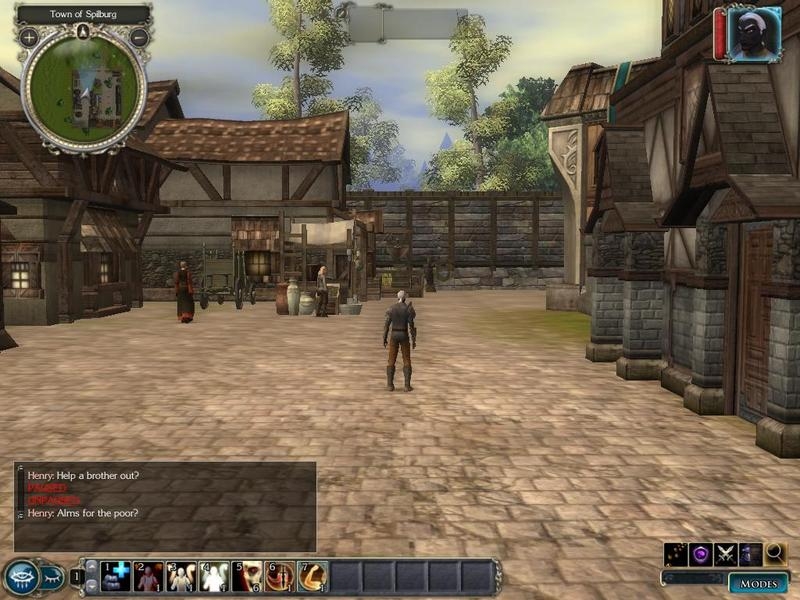Zoom out the minimap with minus button

[x=139, y=37]
